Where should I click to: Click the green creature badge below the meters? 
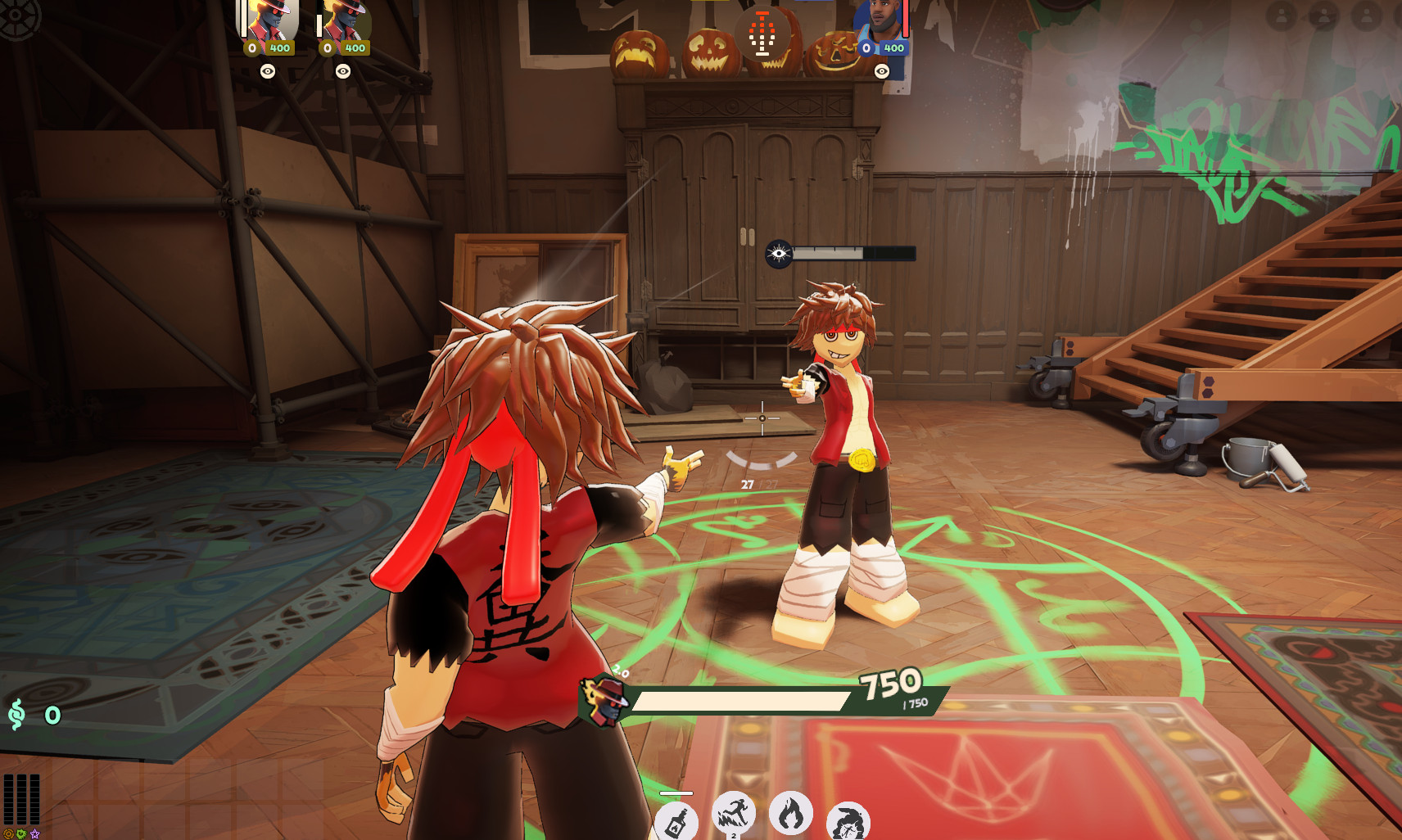coord(21,833)
